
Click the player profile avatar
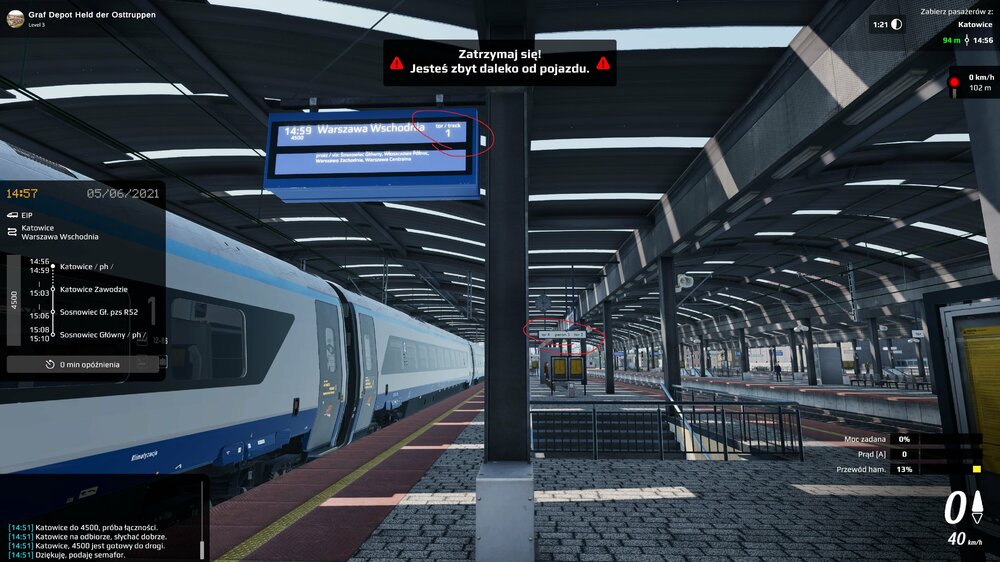15,20
